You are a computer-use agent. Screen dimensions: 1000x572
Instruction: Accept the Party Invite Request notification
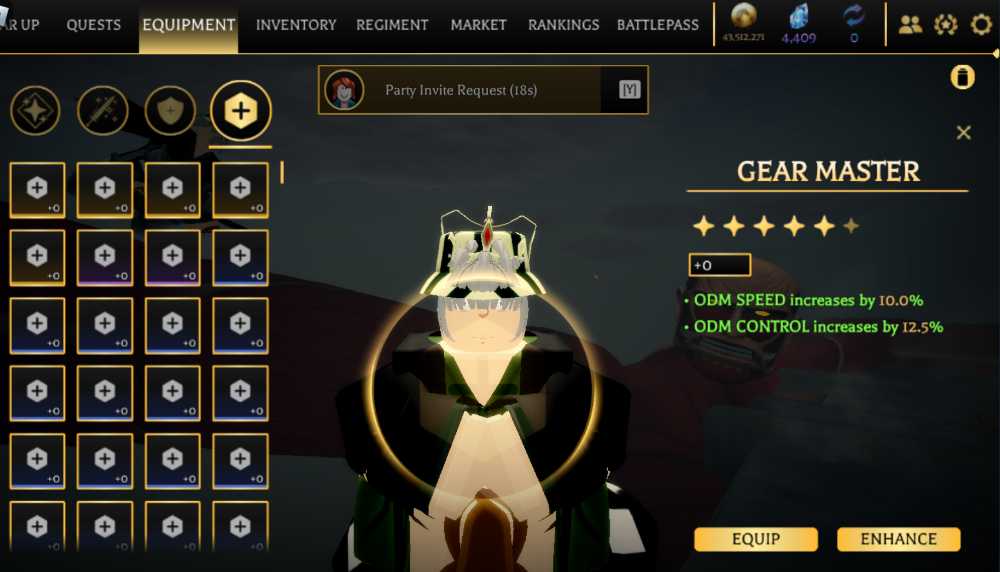(x=629, y=90)
